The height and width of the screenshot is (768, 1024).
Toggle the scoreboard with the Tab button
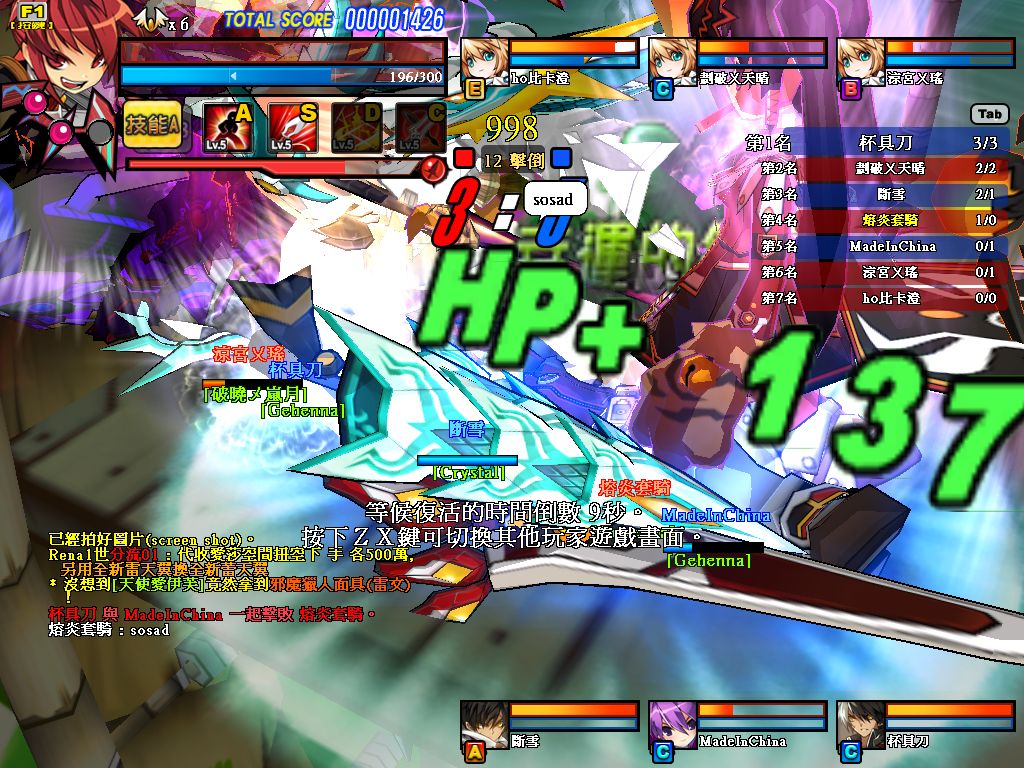pyautogui.click(x=989, y=114)
